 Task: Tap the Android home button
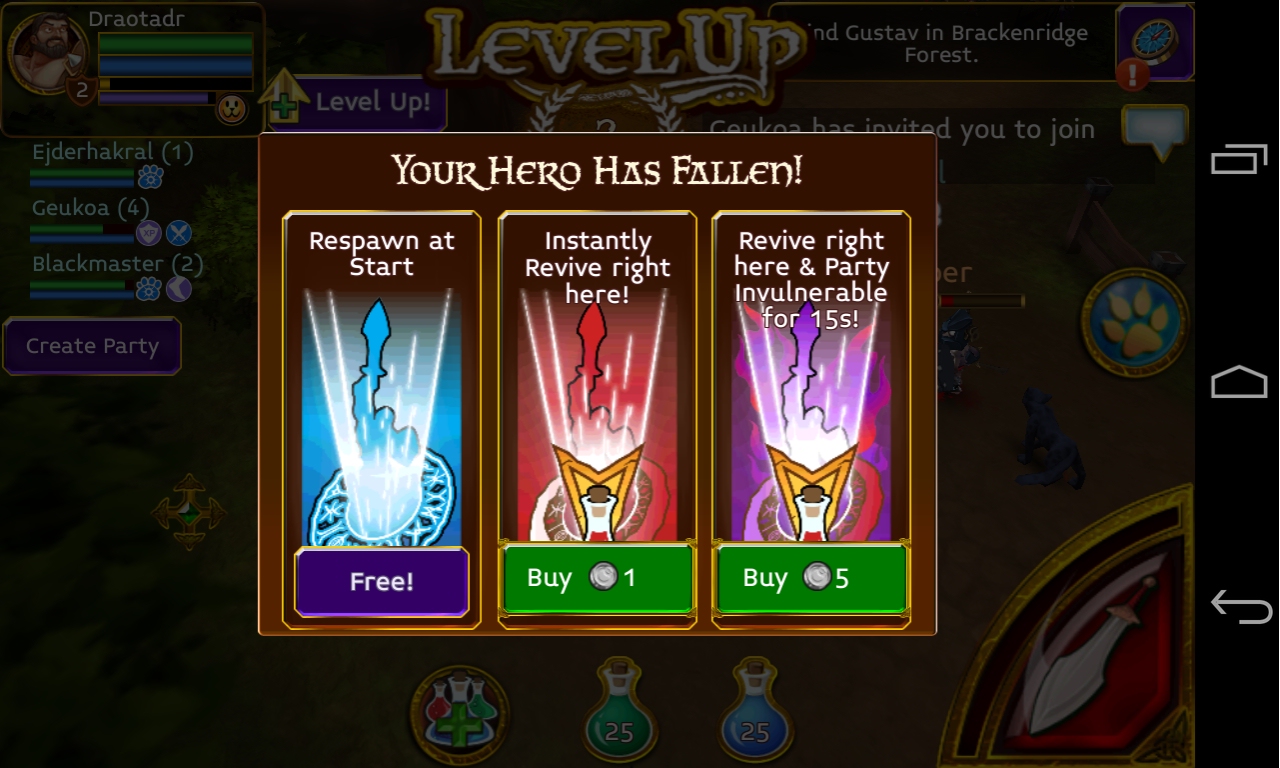pos(1240,383)
